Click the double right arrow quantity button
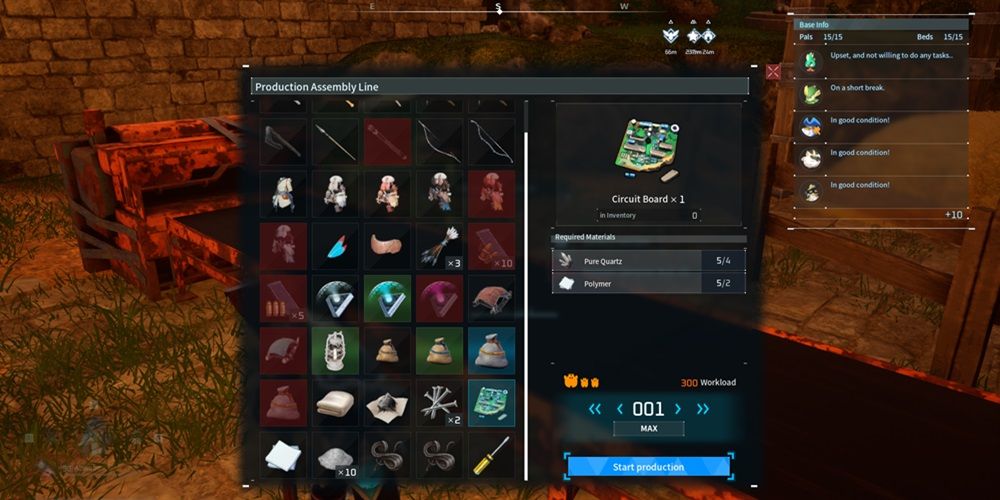This screenshot has height=500, width=1000. coord(703,408)
